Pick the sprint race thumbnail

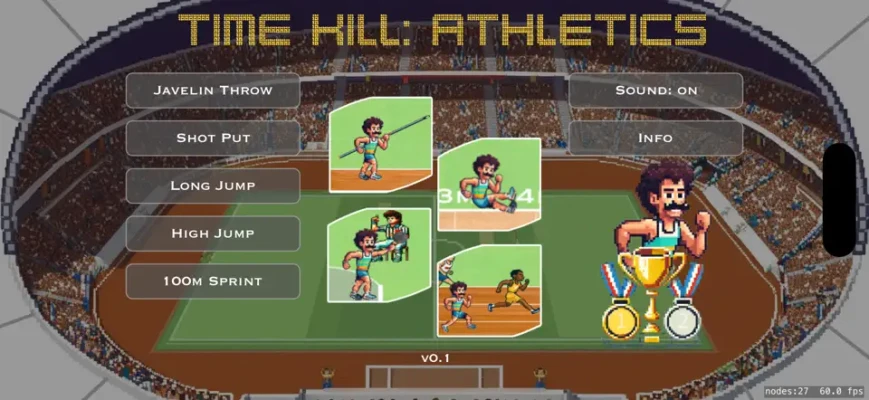click(489, 290)
